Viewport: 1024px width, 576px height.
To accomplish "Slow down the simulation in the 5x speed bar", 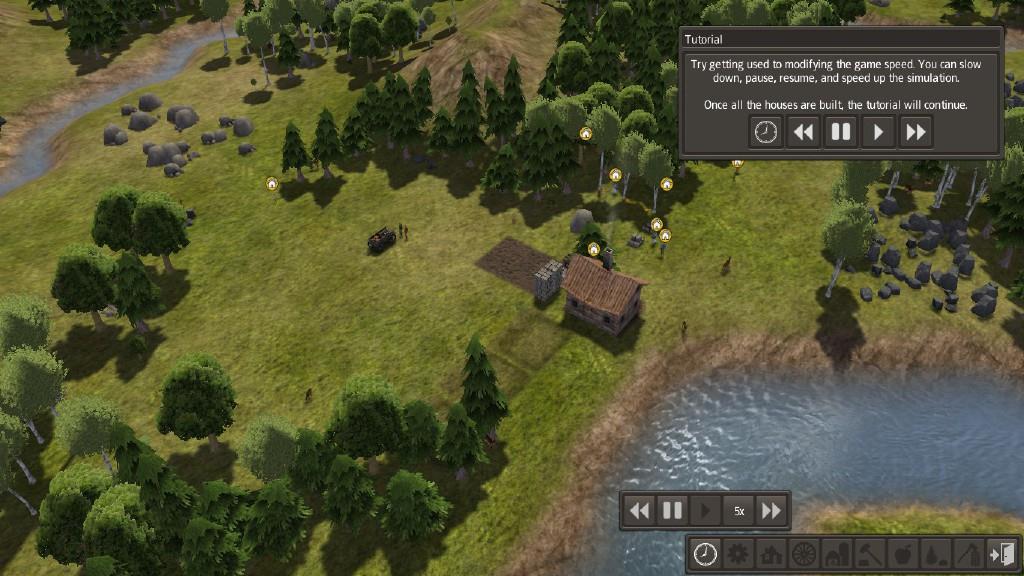I will 639,511.
